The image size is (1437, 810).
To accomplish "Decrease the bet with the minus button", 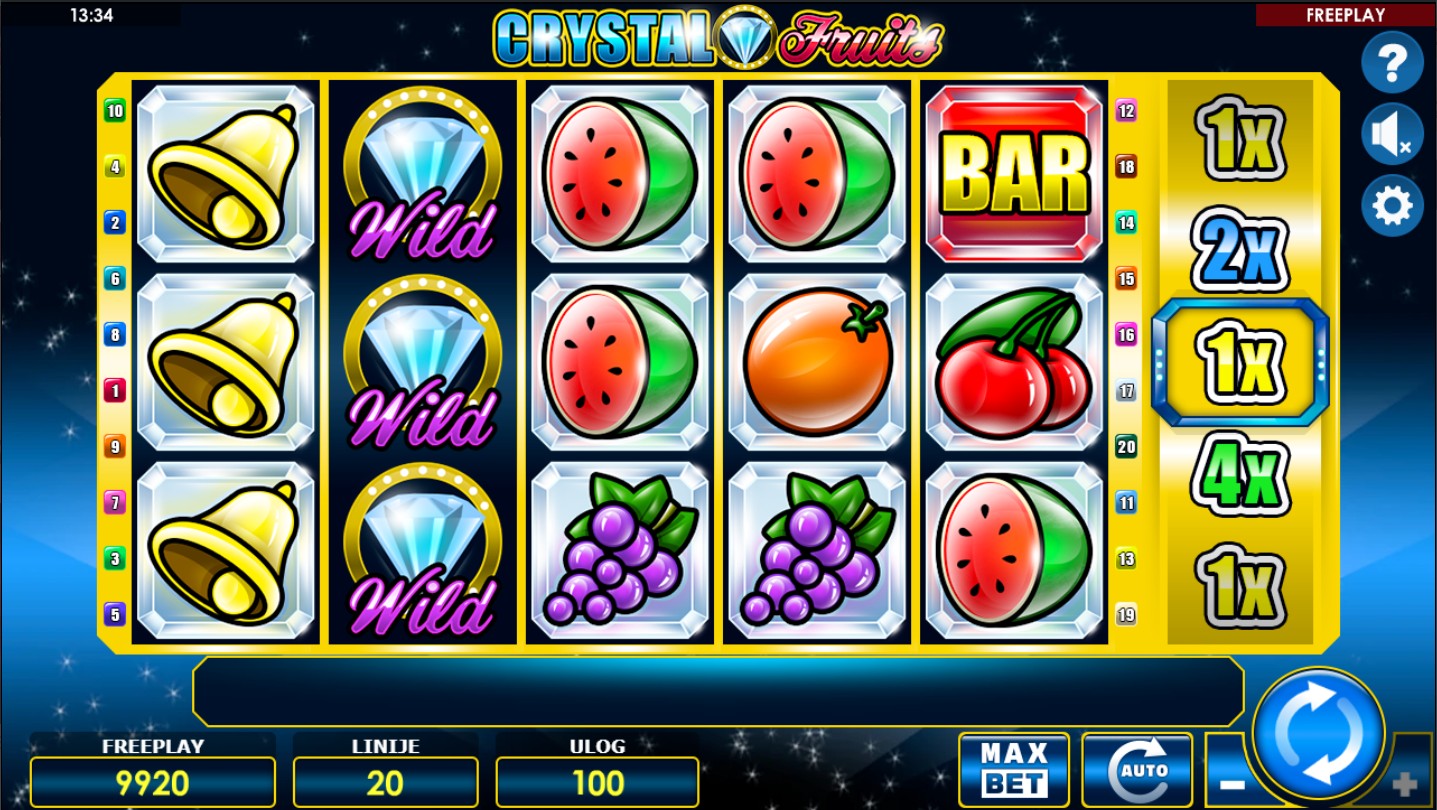I will (x=1231, y=784).
